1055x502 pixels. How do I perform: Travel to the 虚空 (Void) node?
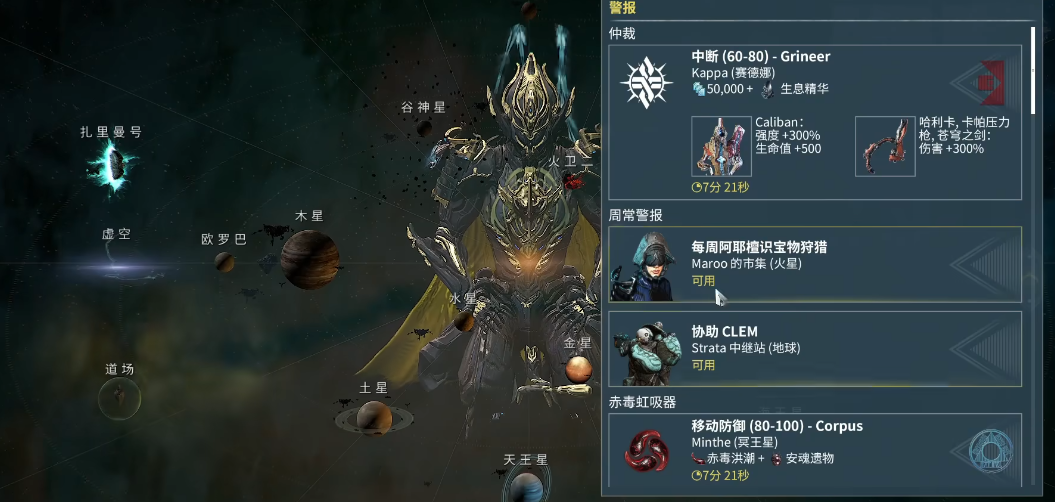tap(115, 266)
